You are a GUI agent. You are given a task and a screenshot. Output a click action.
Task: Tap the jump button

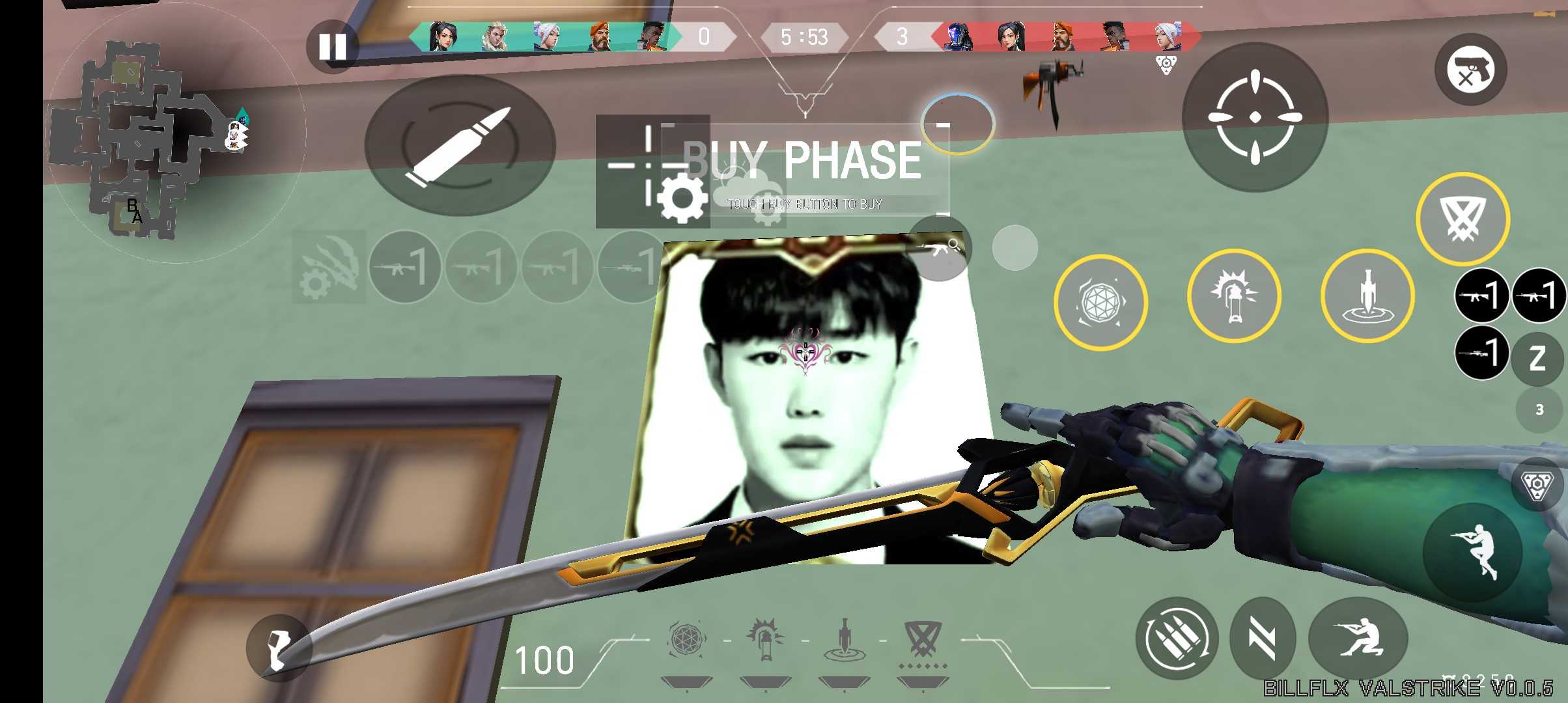click(1472, 552)
